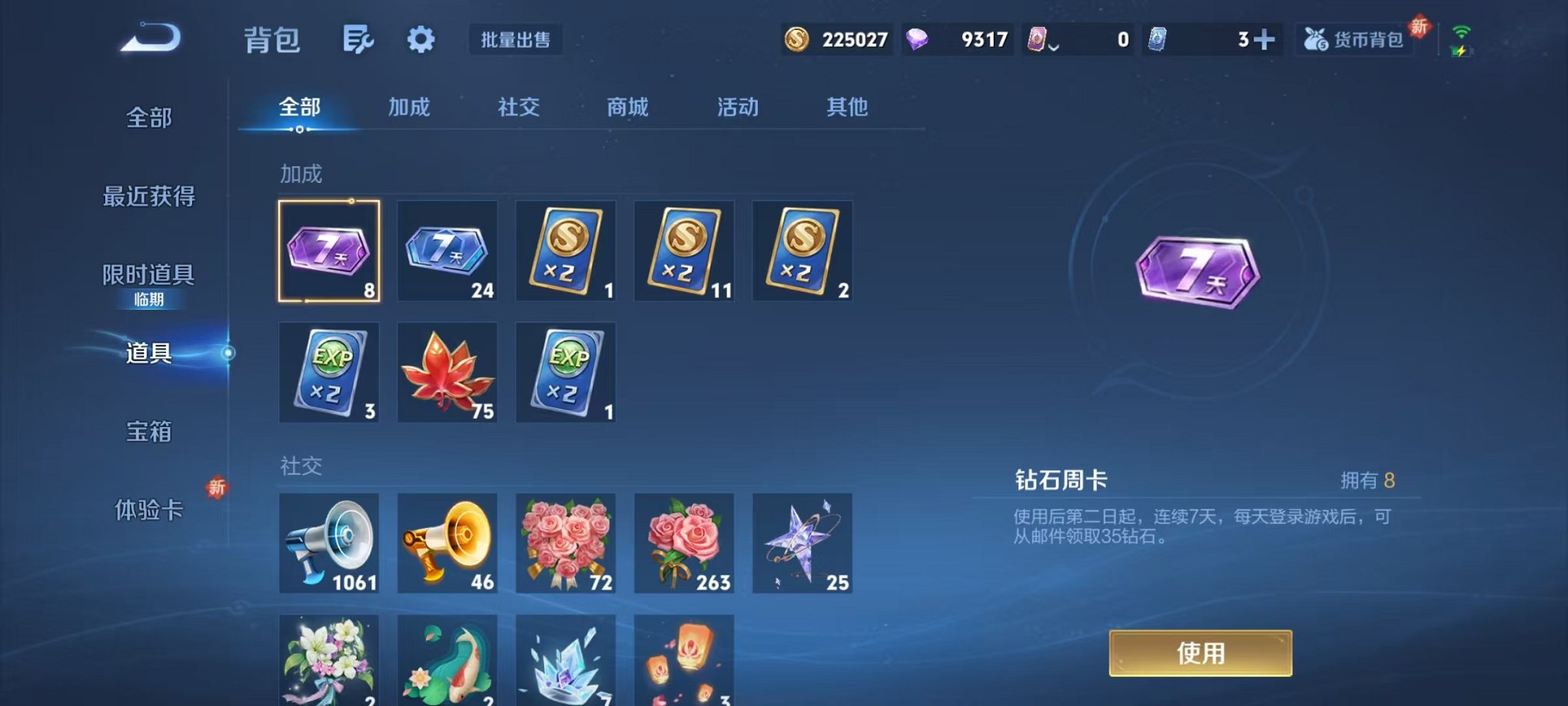The height and width of the screenshot is (706, 1568).
Task: Click the item repair/sell list icon beside 背包
Action: coord(358,37)
